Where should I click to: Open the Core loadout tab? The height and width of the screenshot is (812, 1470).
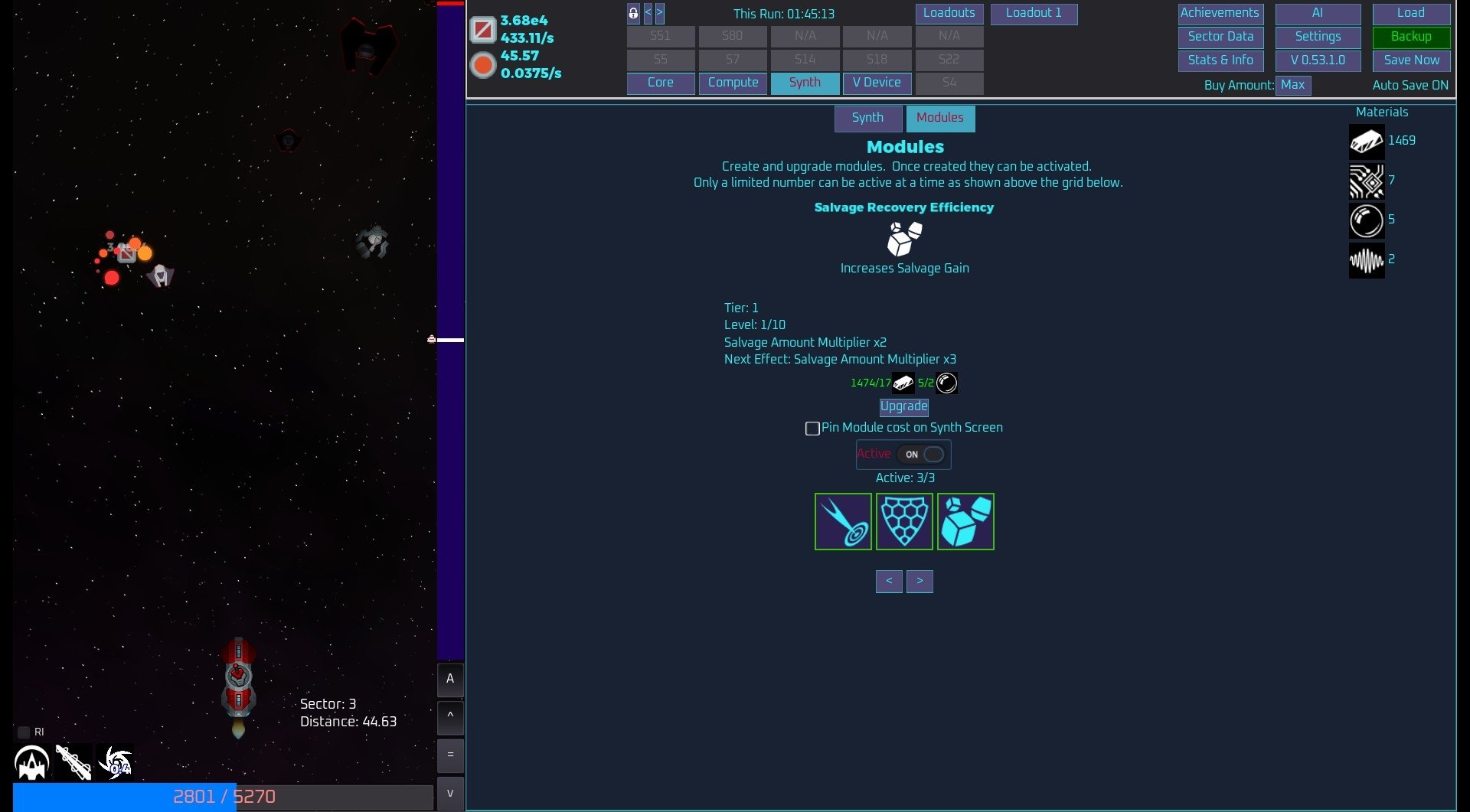click(x=660, y=83)
